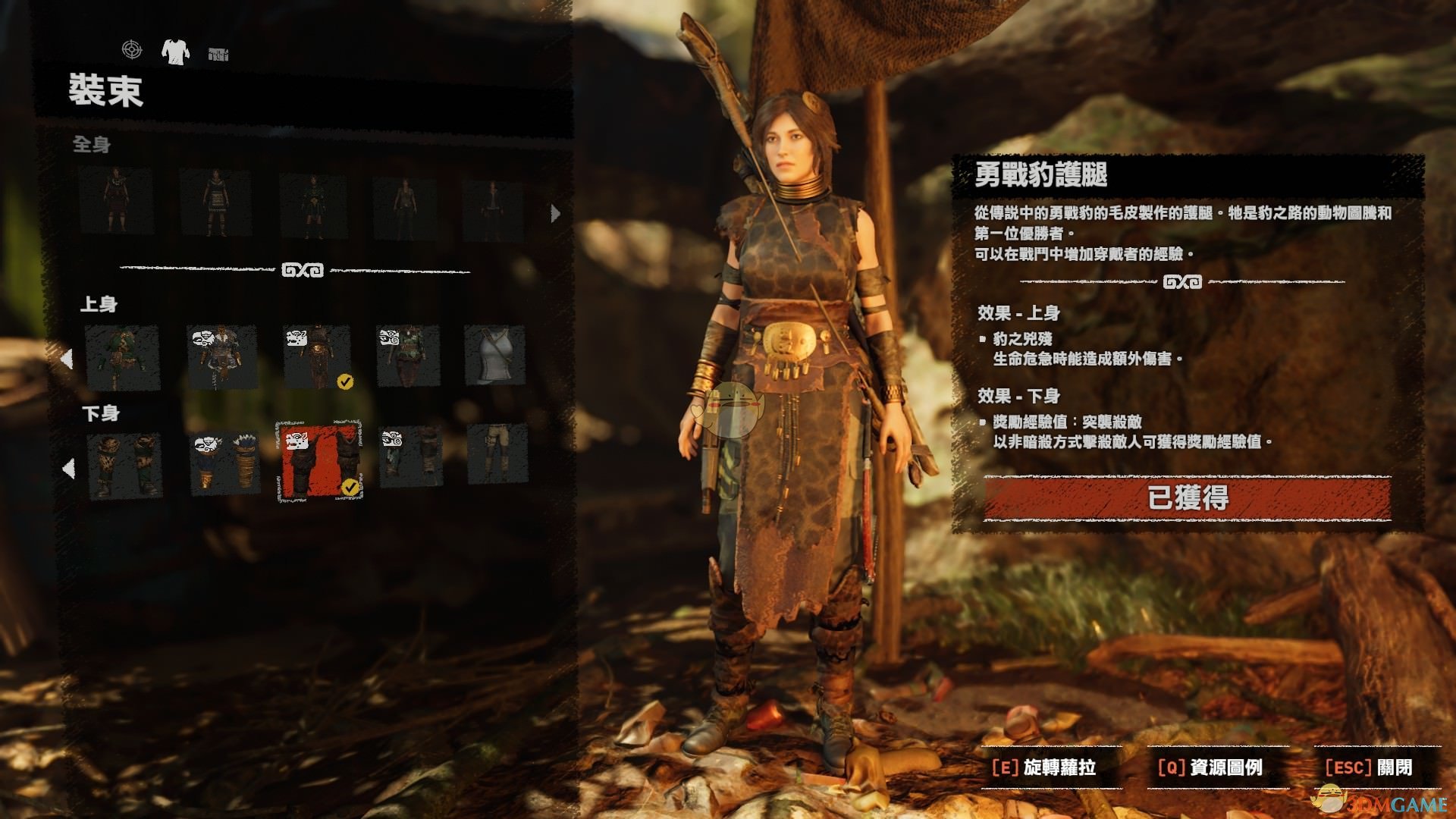Click the 關閉 close option
The image size is (1456, 819).
(x=1368, y=767)
